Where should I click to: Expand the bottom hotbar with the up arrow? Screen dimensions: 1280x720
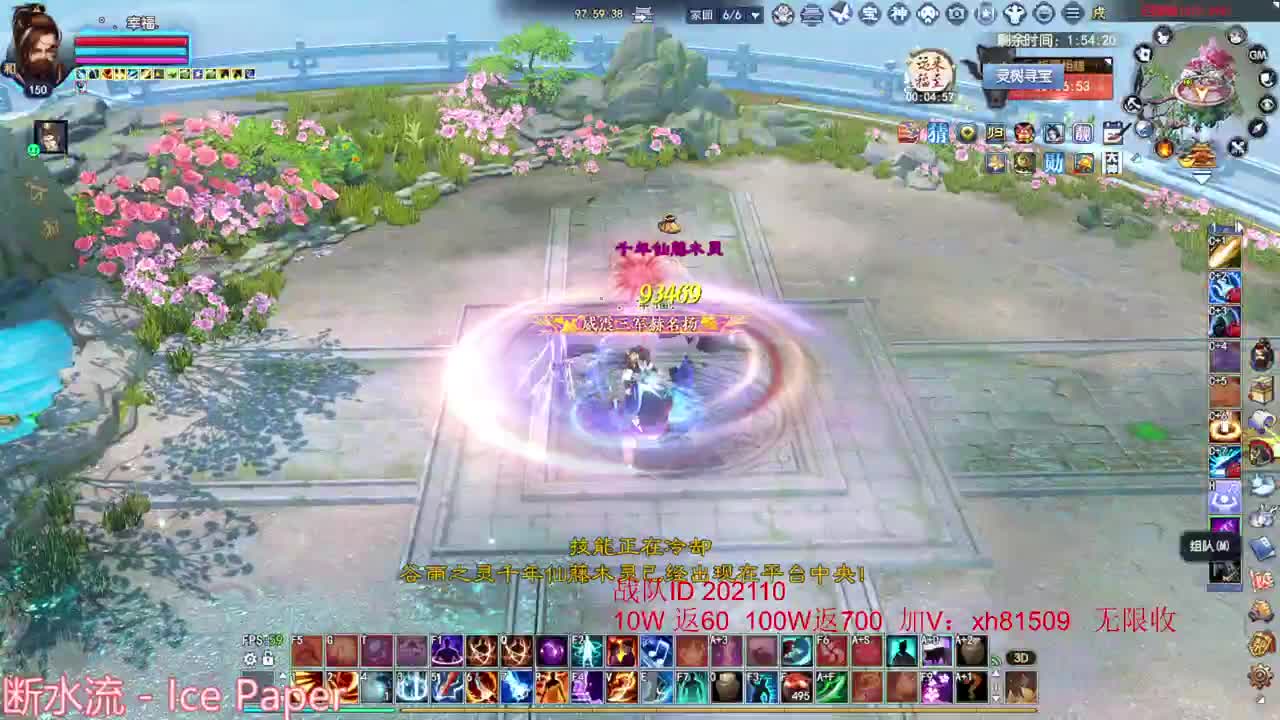(x=282, y=677)
